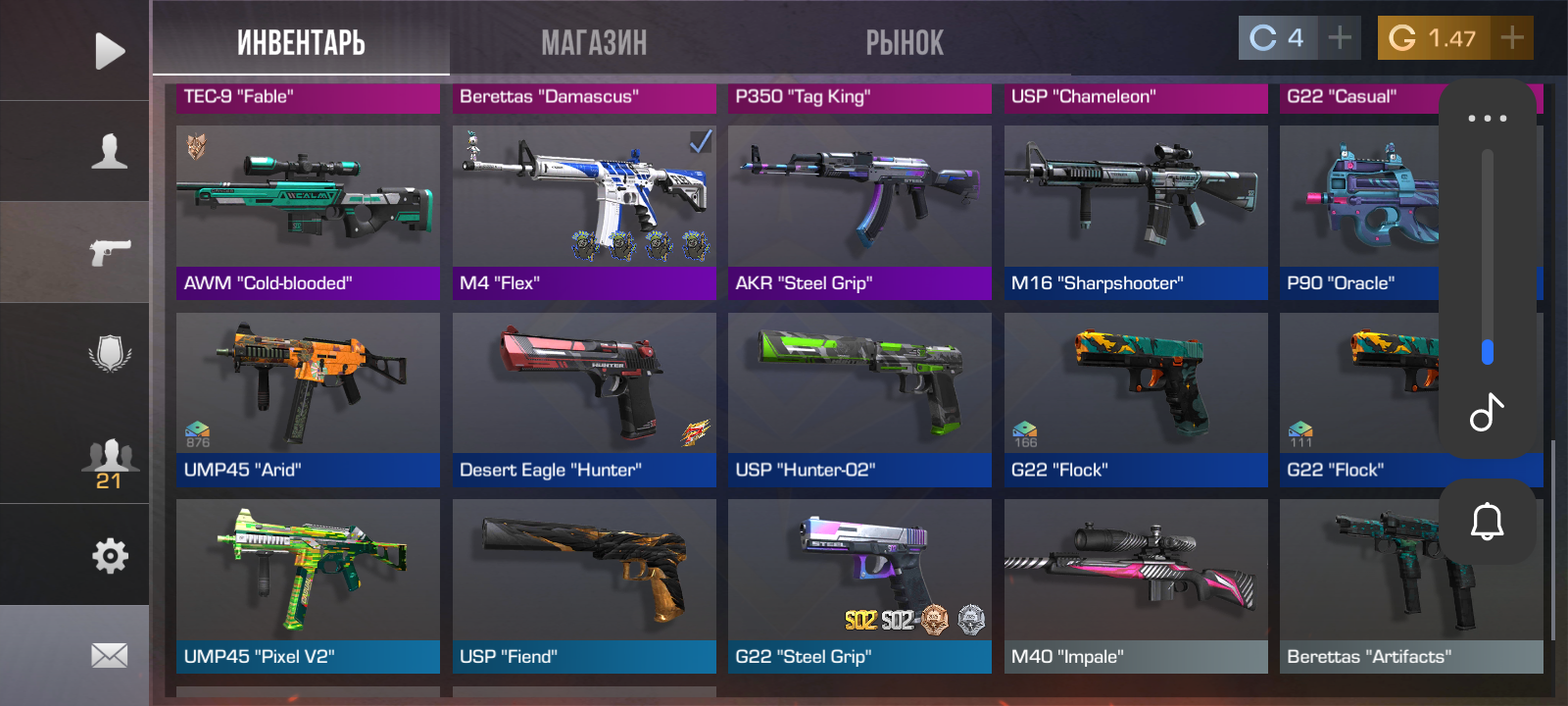This screenshot has height=706, width=1568.
Task: Select the Инвентарь tab
Action: 301,43
